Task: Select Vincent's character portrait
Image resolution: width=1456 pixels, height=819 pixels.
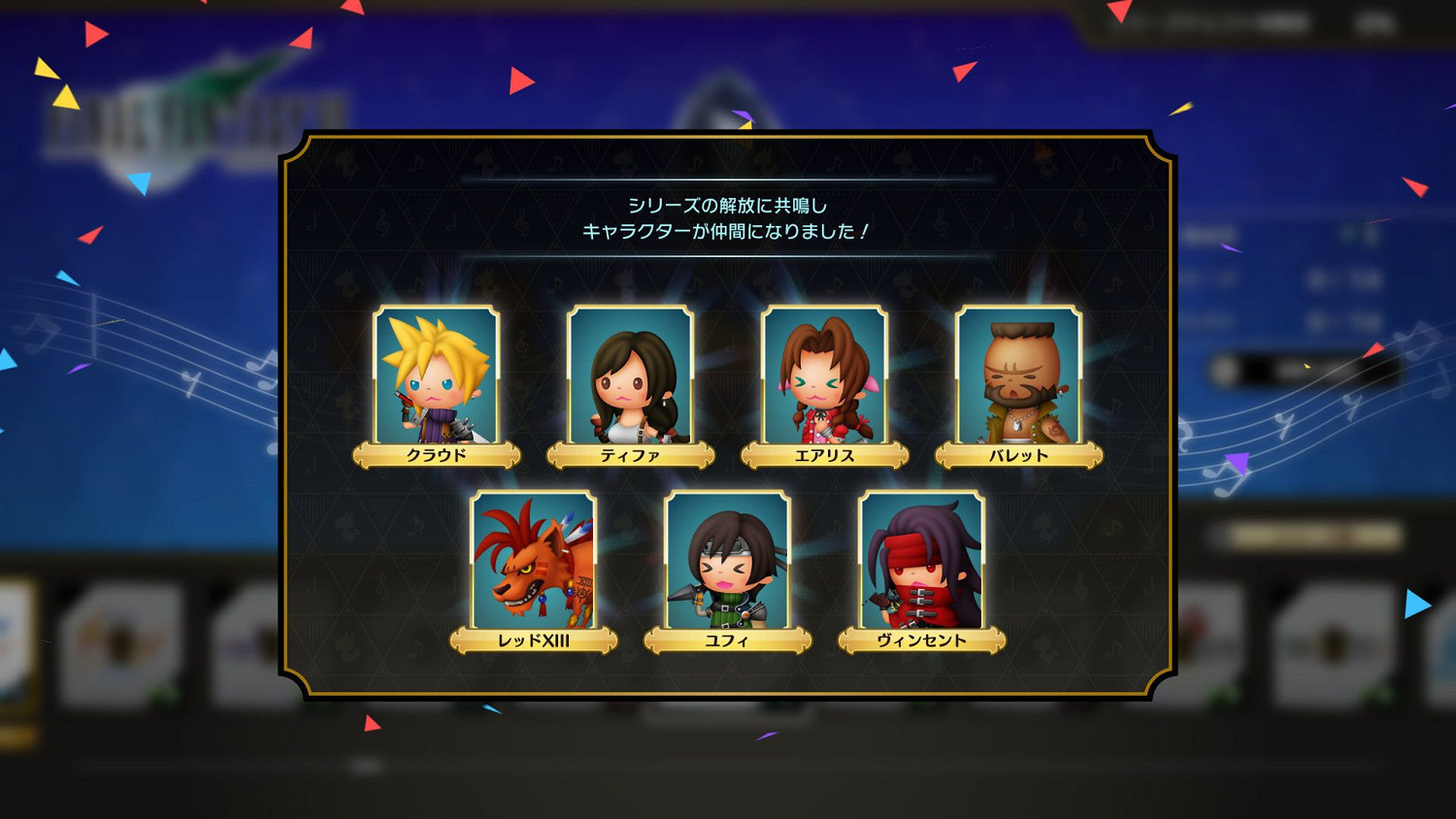Action: [920, 561]
